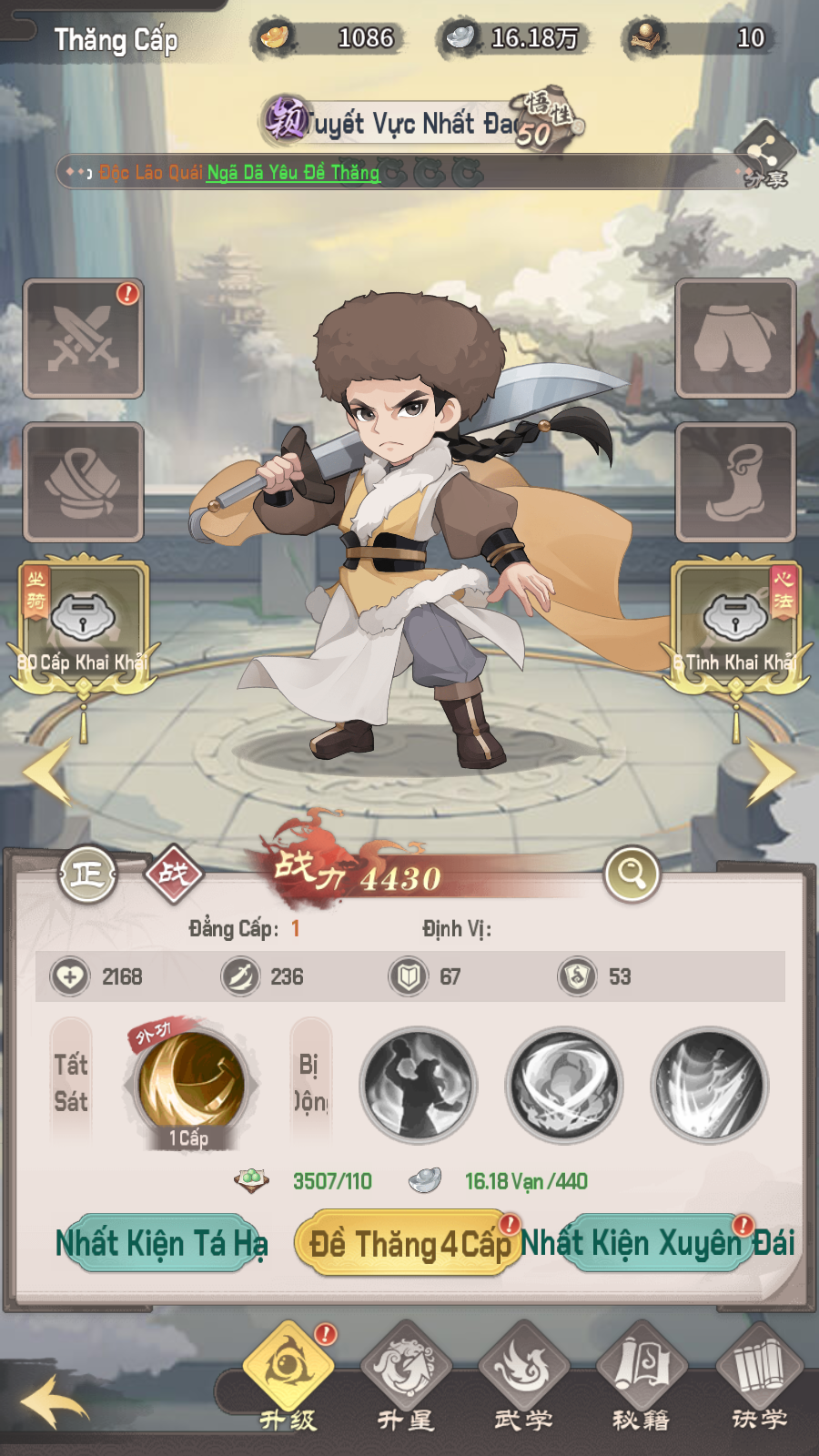Inspect stats with the magnifying glass
The width and height of the screenshot is (819, 1456).
click(632, 875)
